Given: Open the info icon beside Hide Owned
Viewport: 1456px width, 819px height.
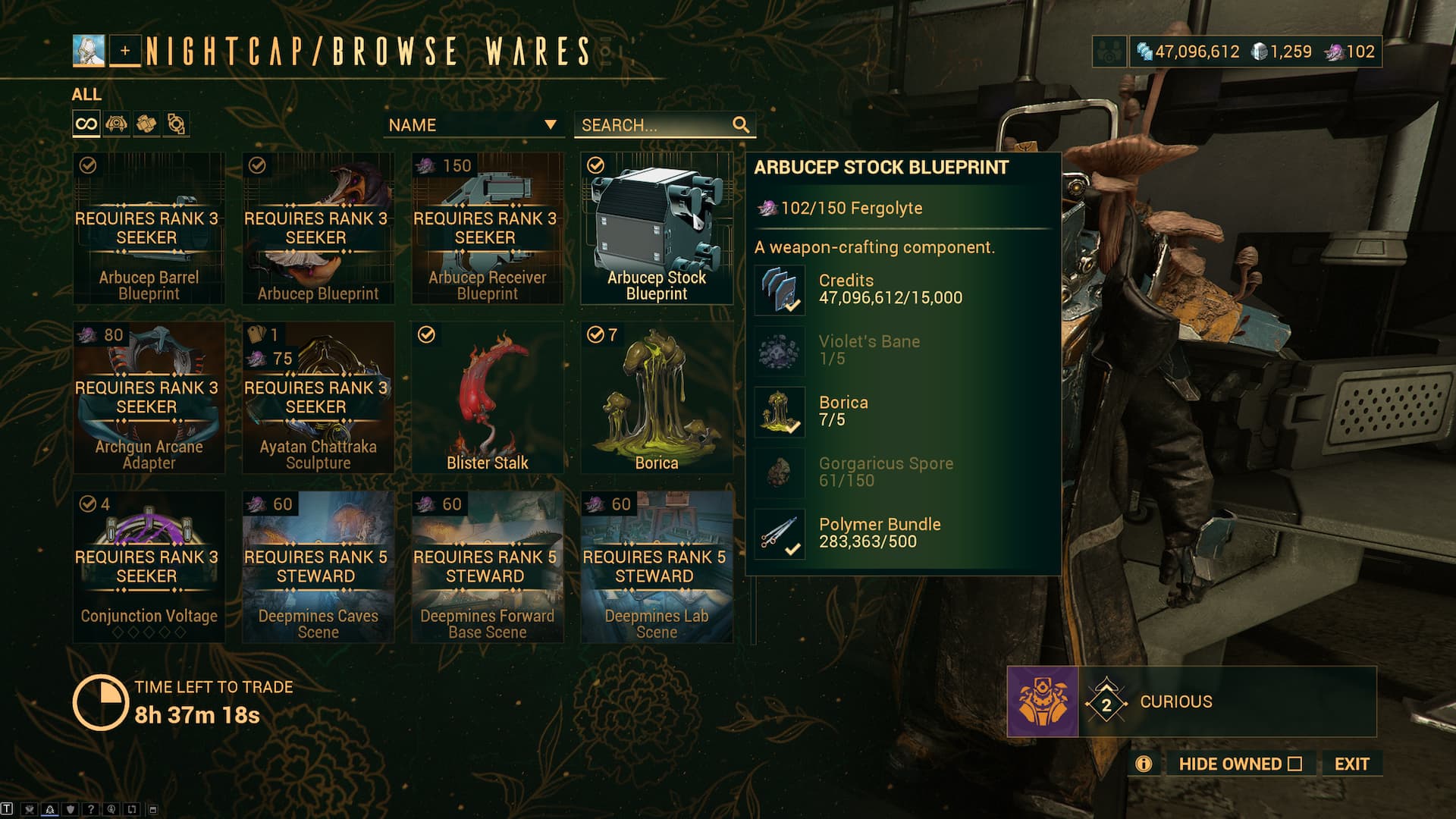Looking at the screenshot, I should pyautogui.click(x=1144, y=764).
